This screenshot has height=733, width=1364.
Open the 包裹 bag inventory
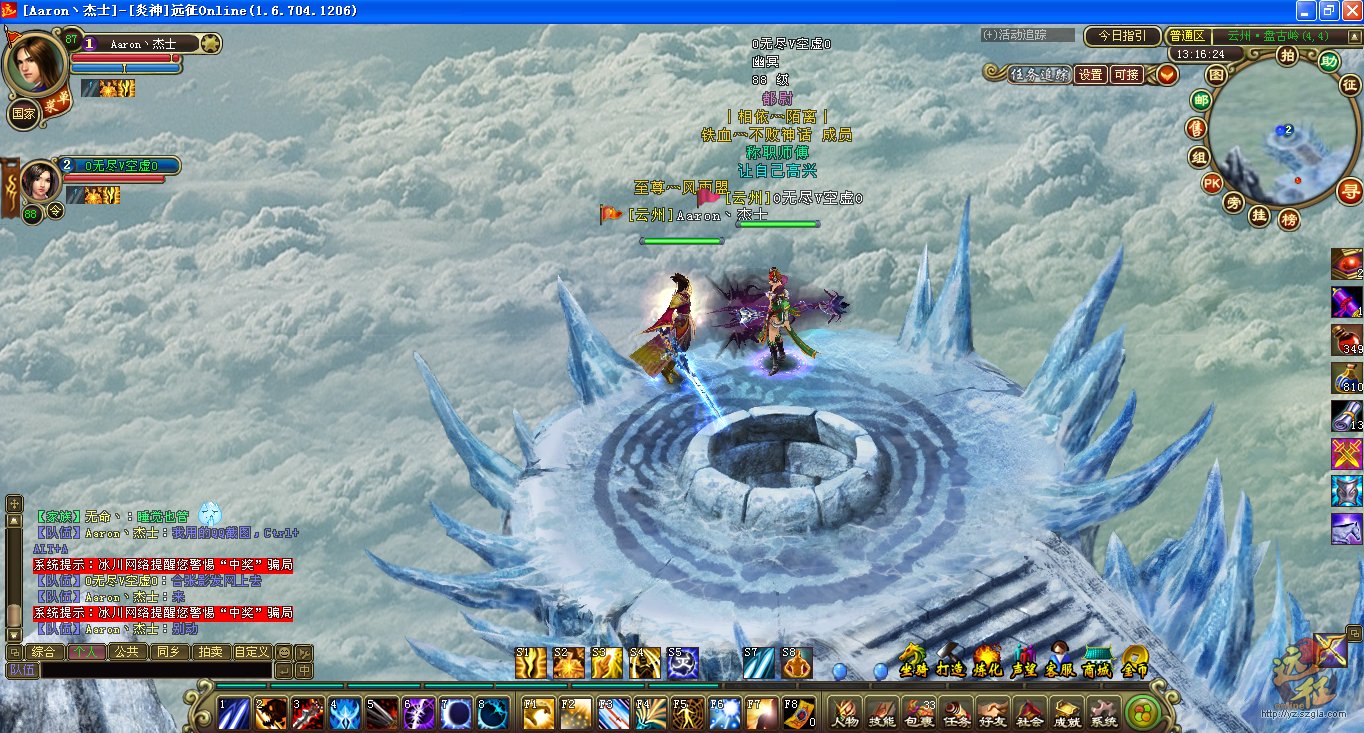point(918,712)
